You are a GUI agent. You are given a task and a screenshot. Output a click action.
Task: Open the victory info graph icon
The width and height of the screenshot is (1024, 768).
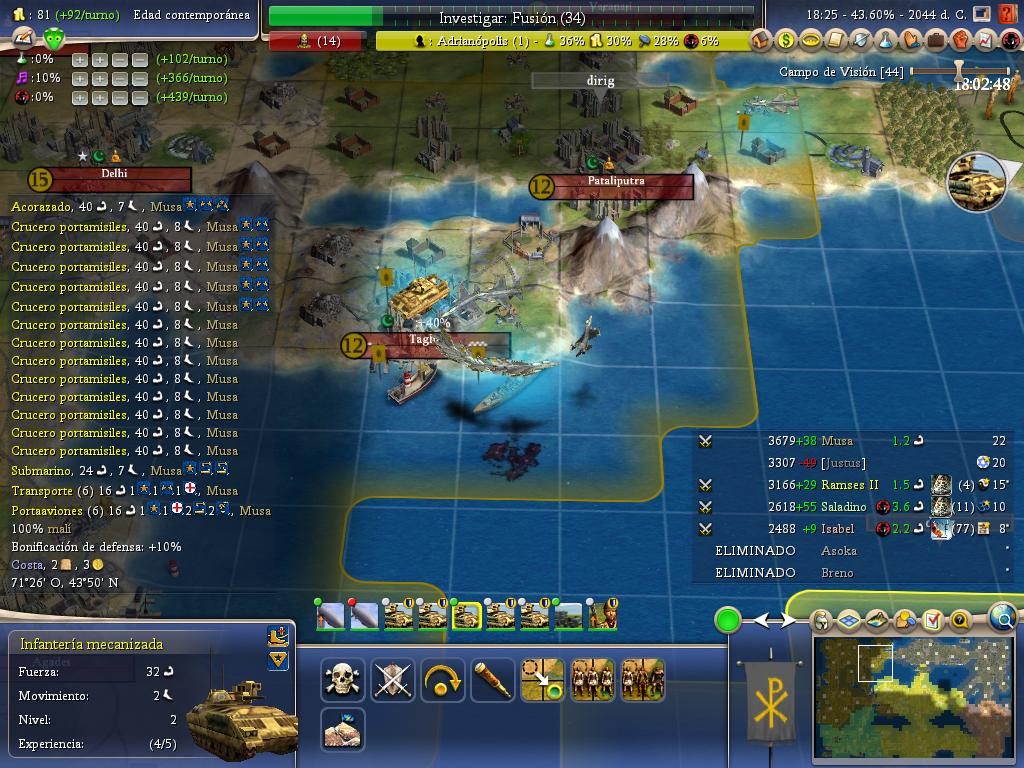[x=985, y=41]
